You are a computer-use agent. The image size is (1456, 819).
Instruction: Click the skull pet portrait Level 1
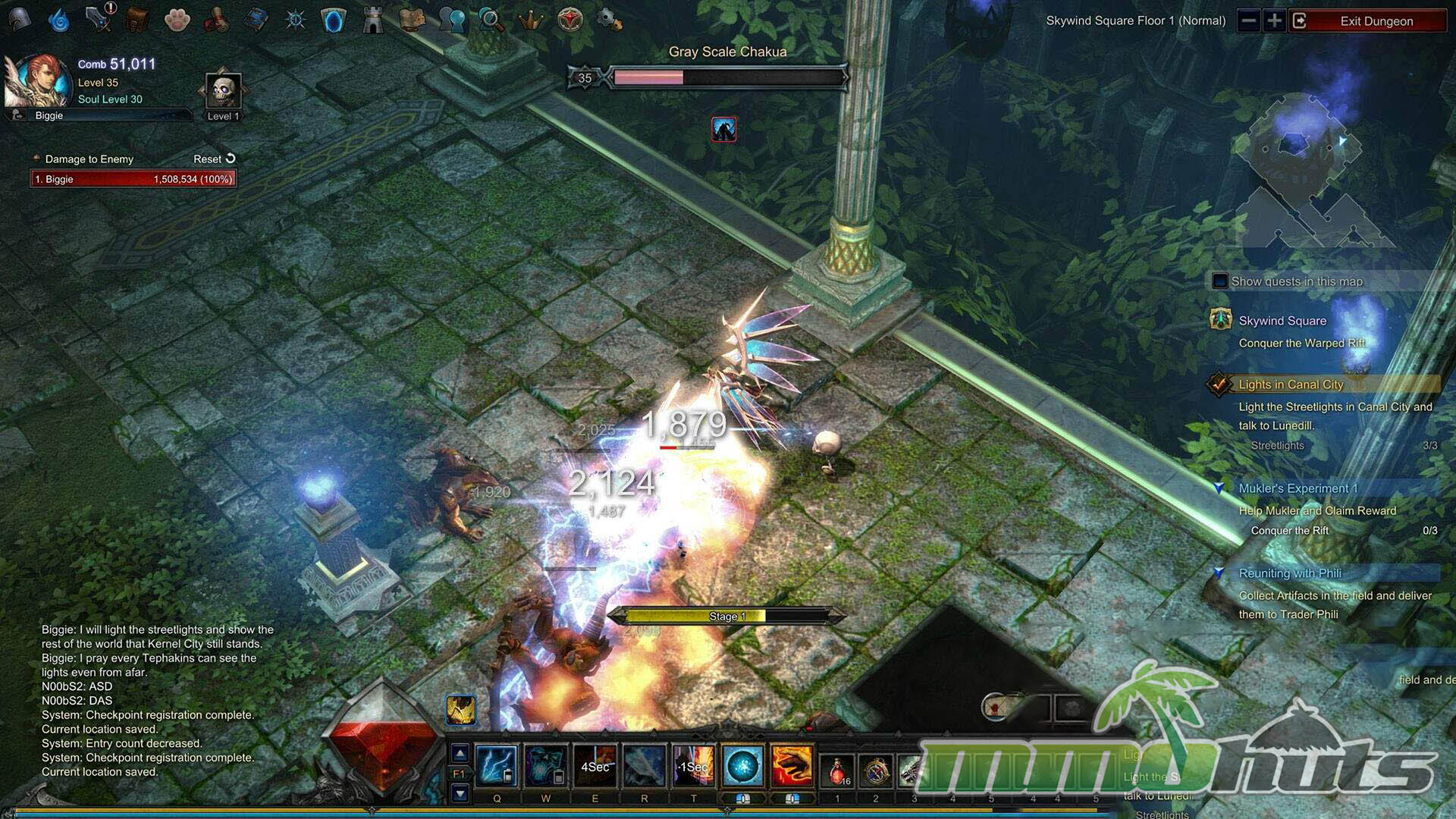pyautogui.click(x=224, y=92)
